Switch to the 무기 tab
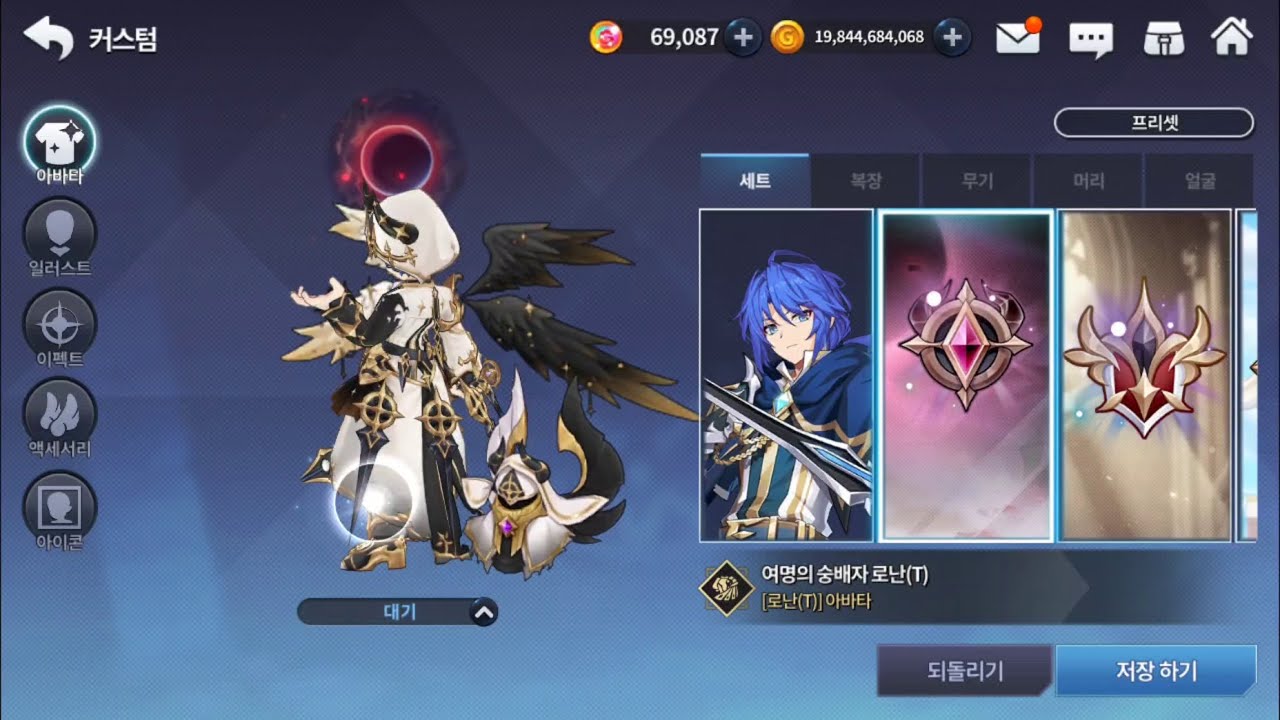This screenshot has height=720, width=1280. tap(977, 182)
